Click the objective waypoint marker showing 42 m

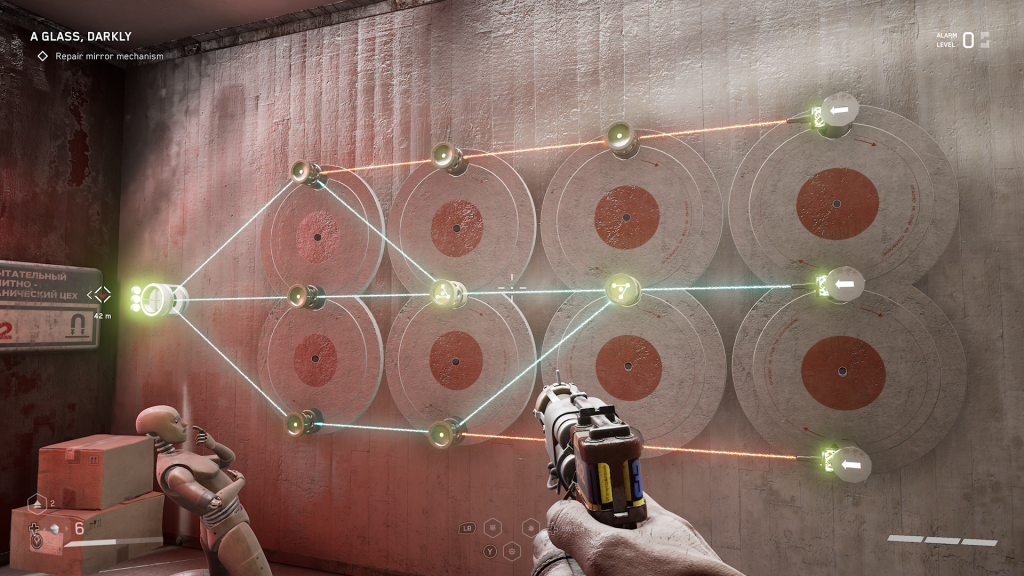point(100,294)
